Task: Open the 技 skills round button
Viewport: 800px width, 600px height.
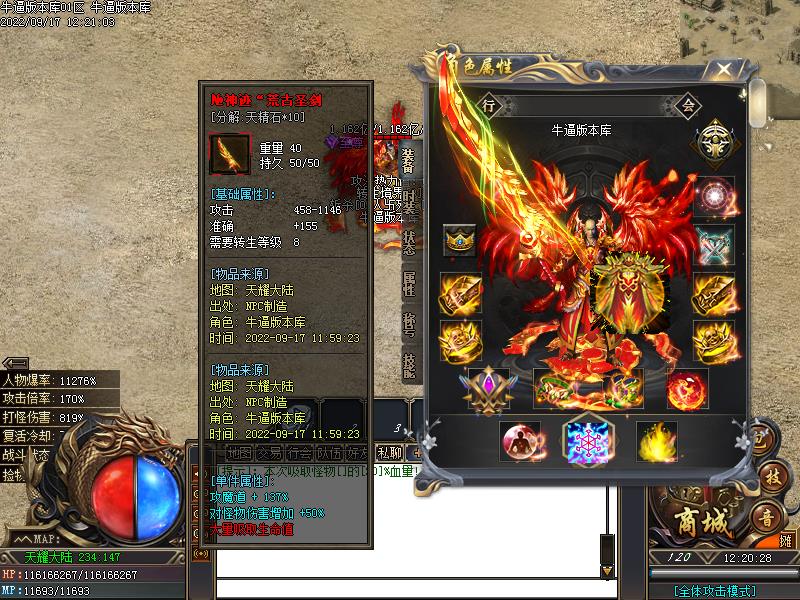Action: 770,478
